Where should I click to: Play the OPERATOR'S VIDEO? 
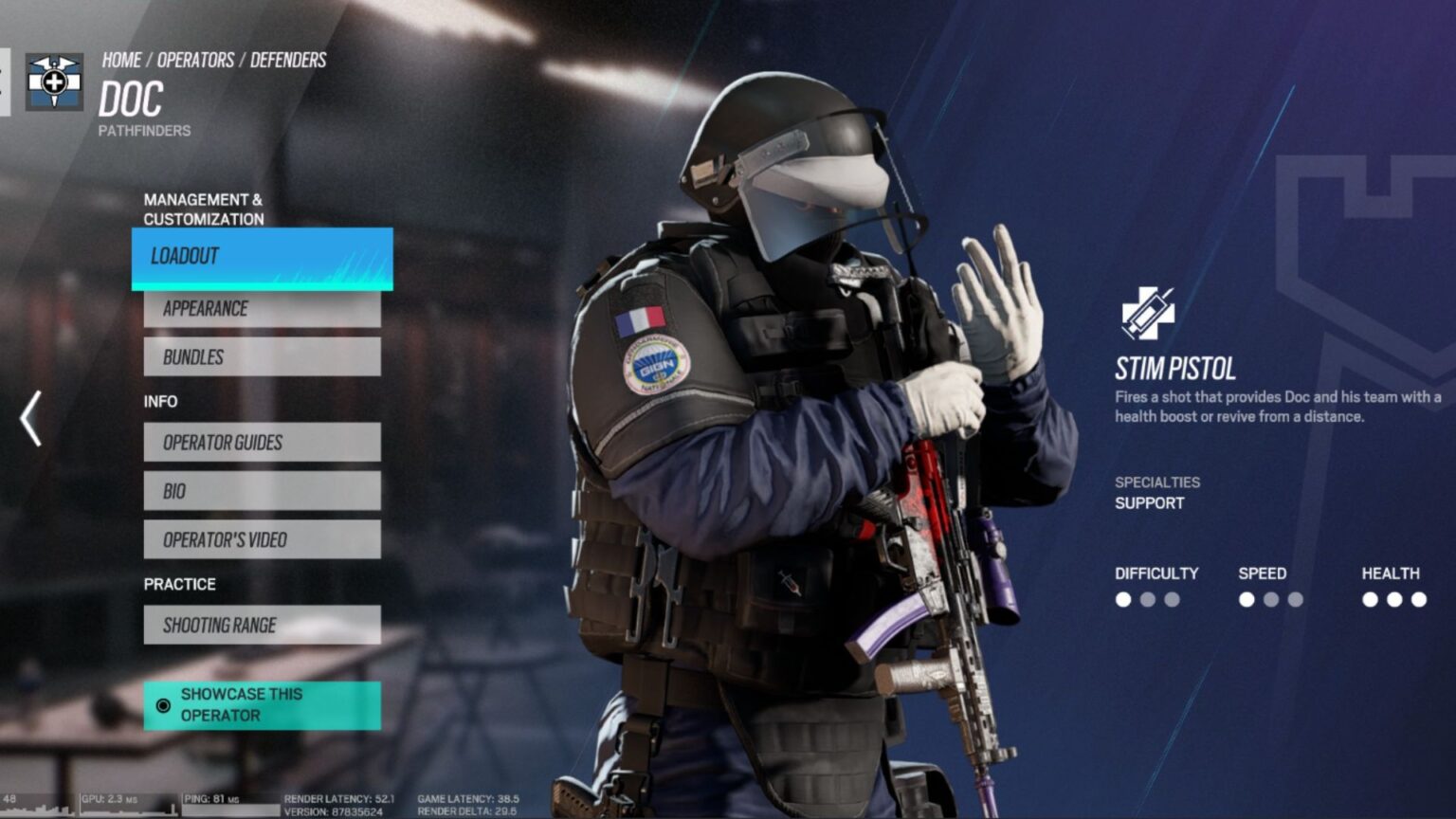[262, 539]
